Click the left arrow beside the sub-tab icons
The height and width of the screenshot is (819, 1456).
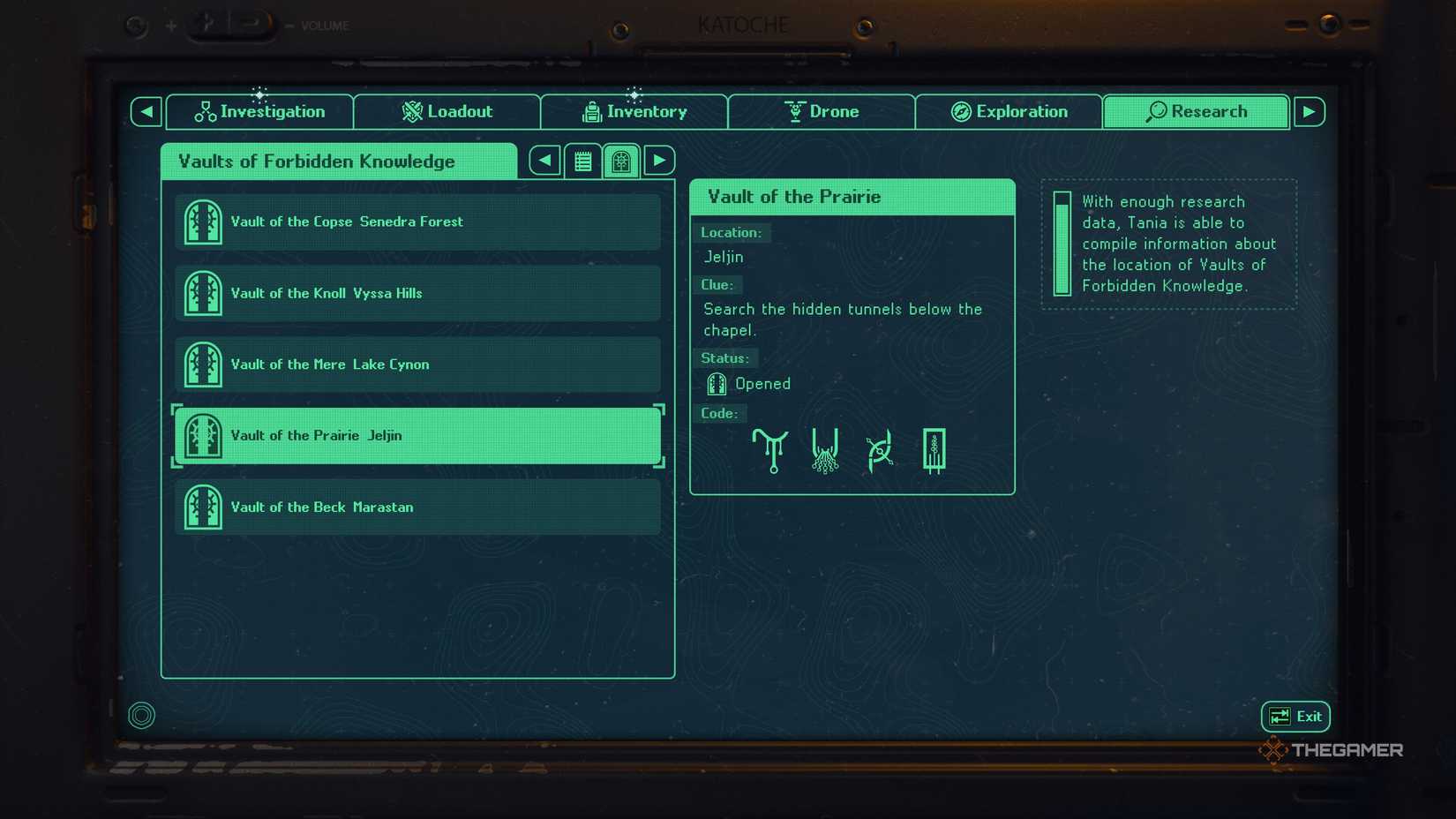[x=544, y=160]
